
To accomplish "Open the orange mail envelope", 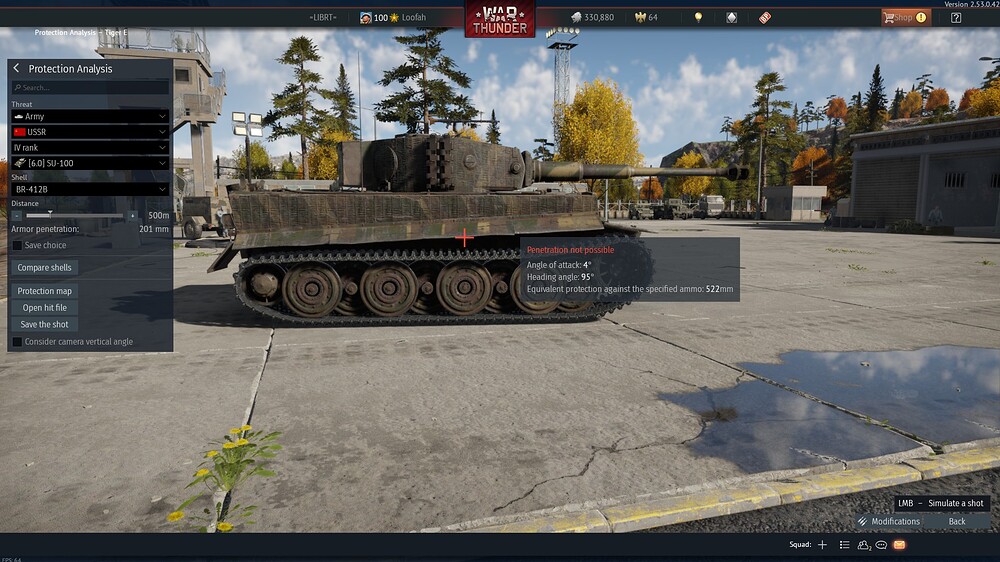I will point(899,545).
